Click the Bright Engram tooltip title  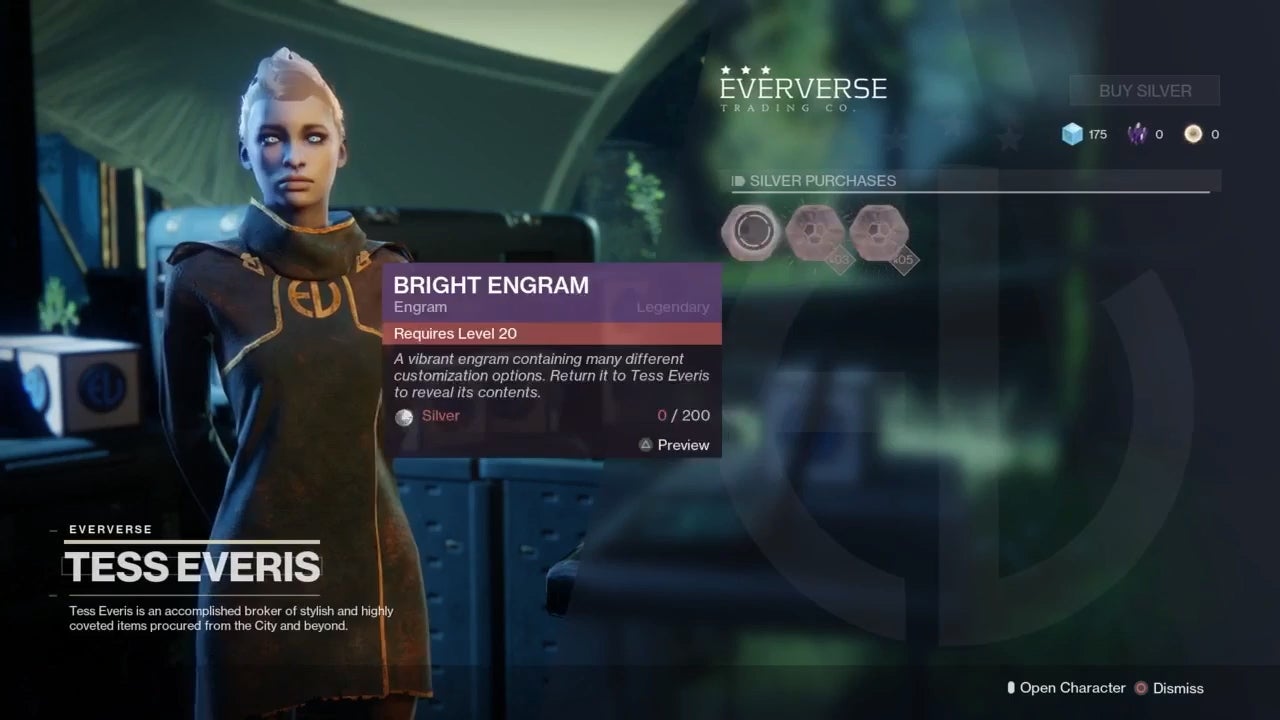[x=490, y=285]
